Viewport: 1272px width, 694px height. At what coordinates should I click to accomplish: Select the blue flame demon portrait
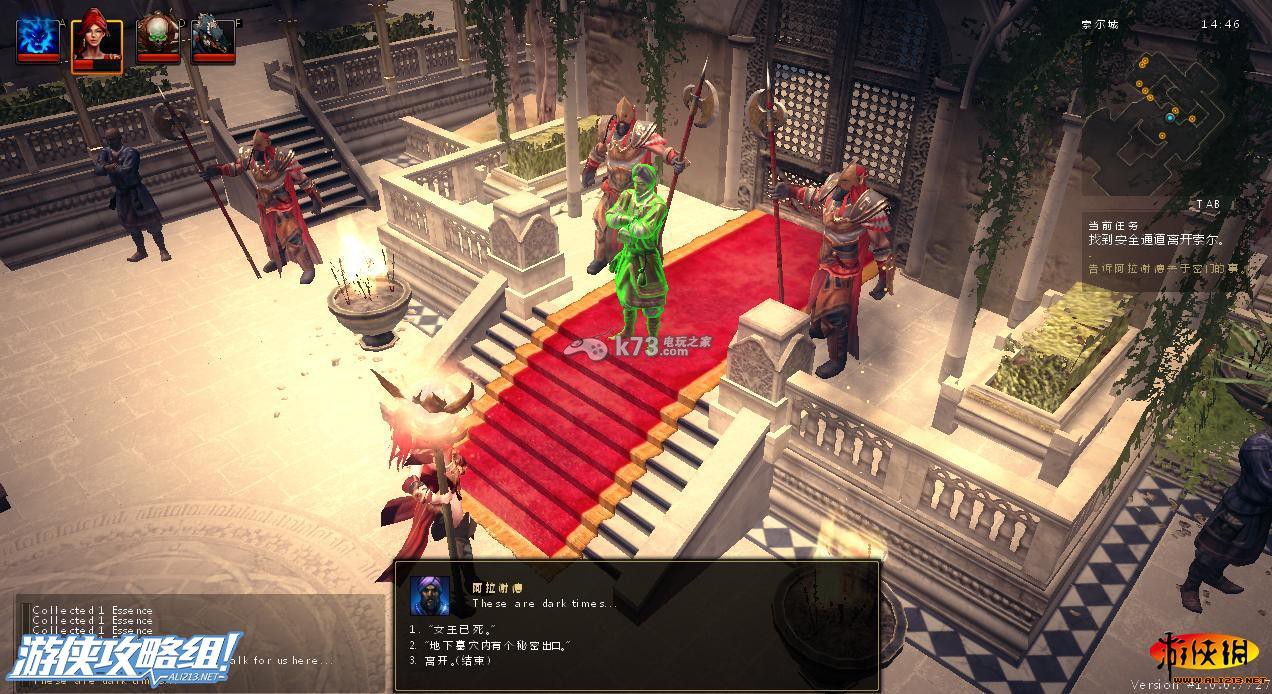38,37
